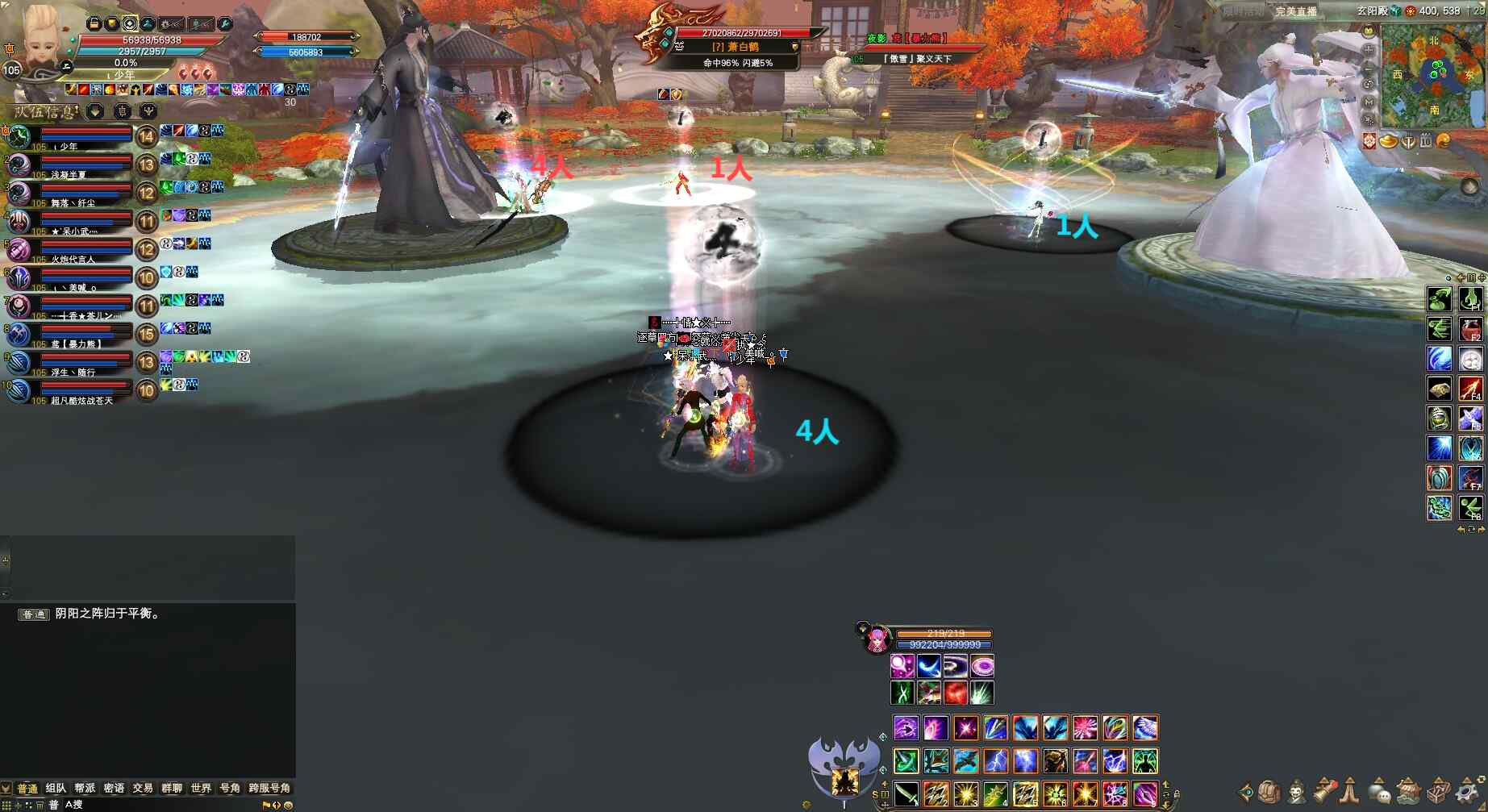The width and height of the screenshot is (1488, 812).
Task: Click the 完美直播 live stream button
Action: [x=1296, y=11]
